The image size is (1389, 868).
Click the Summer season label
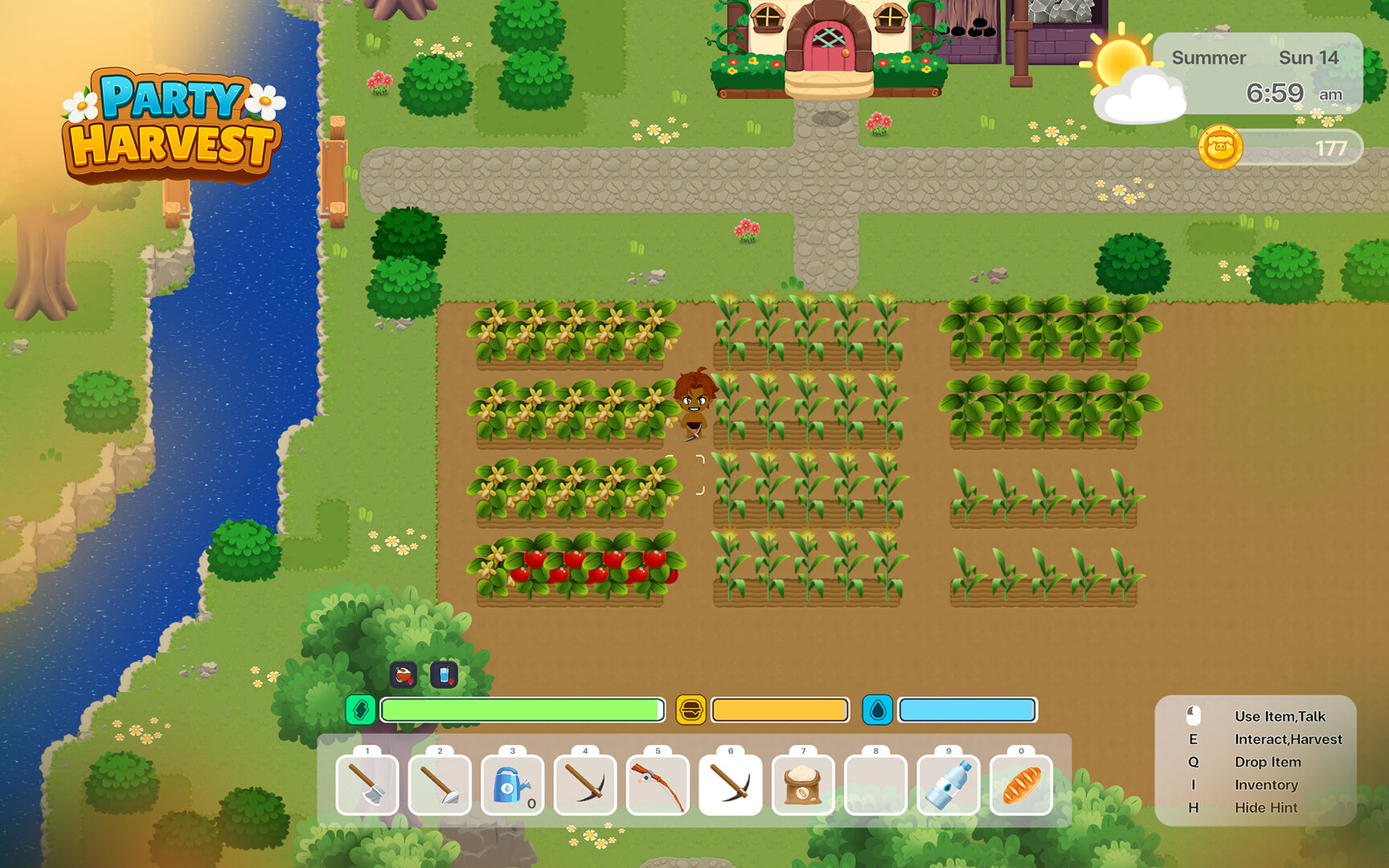click(1208, 58)
